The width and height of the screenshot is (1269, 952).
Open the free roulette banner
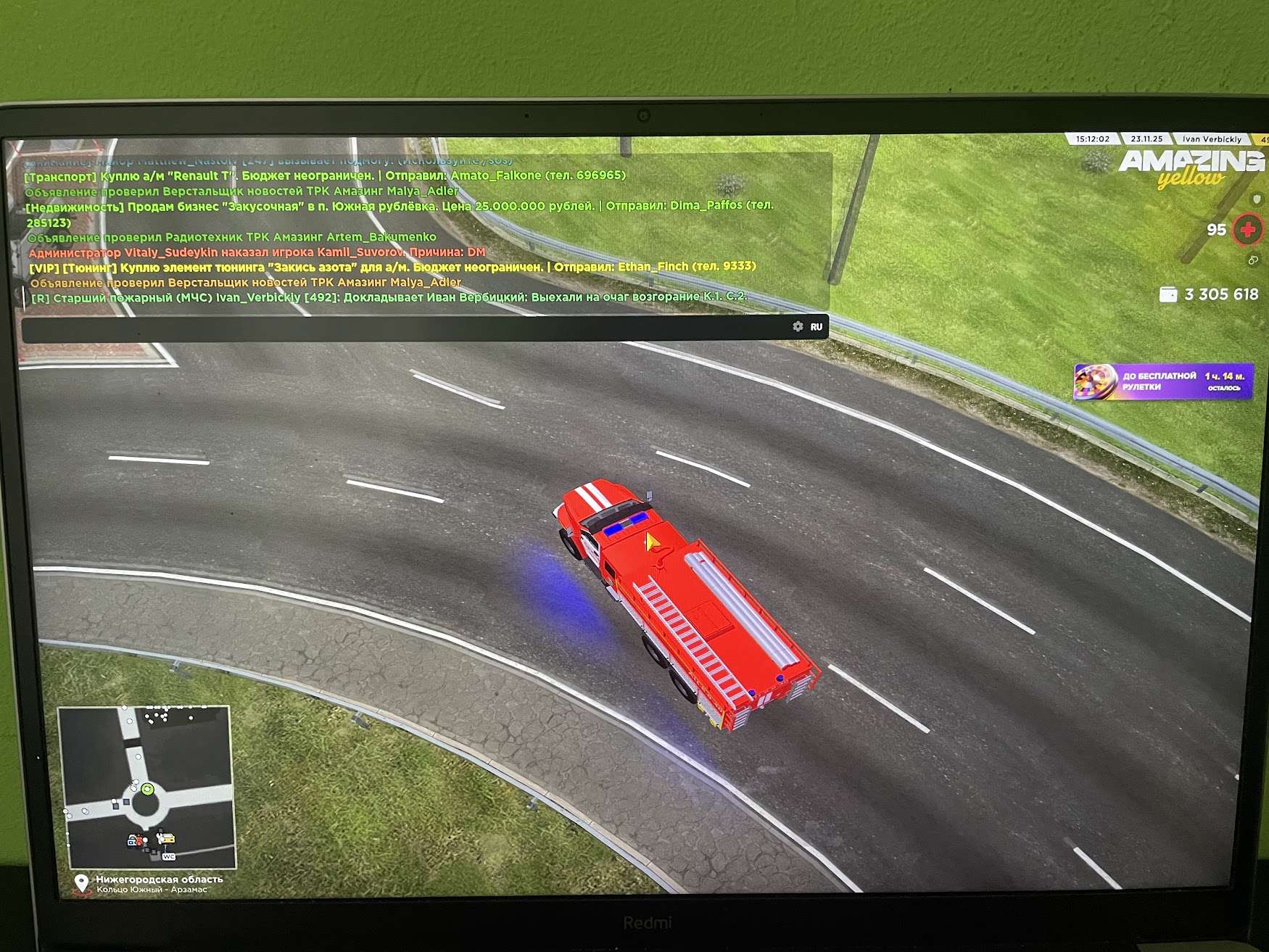pyautogui.click(x=1163, y=381)
